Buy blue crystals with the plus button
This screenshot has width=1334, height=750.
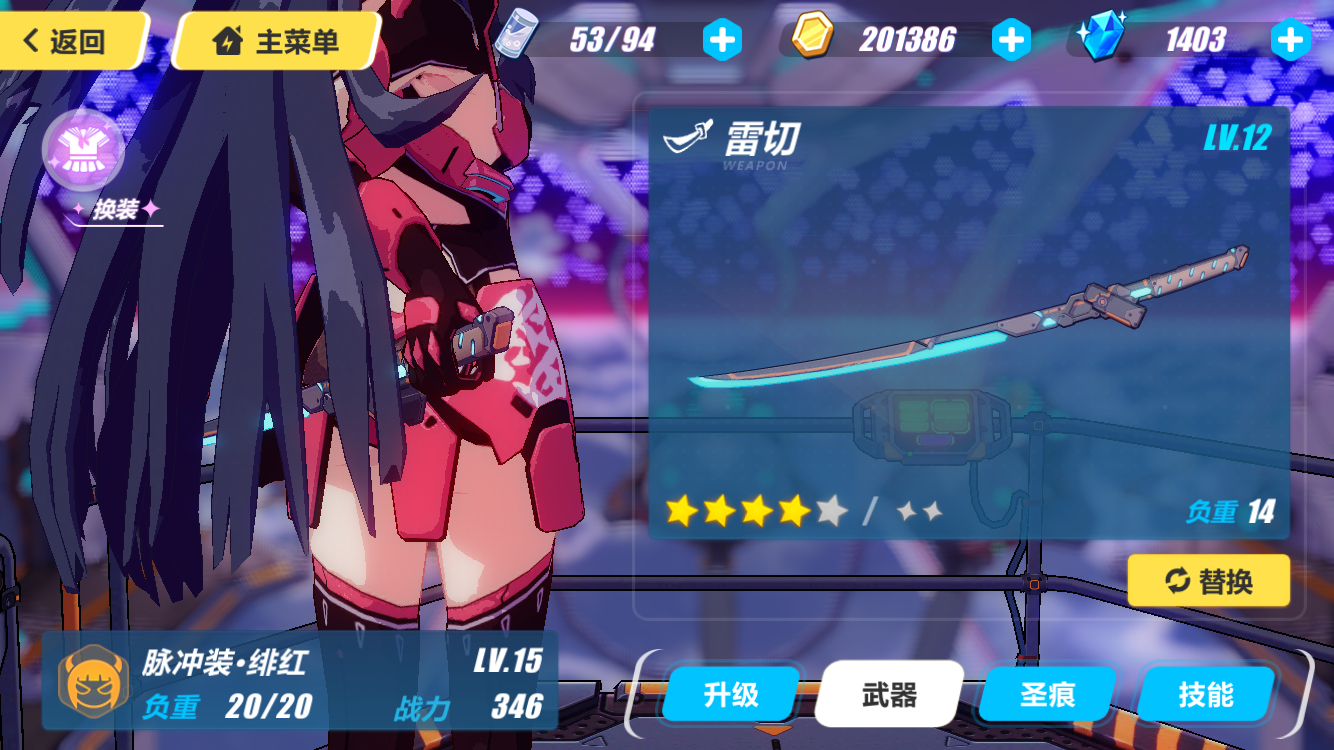pyautogui.click(x=1289, y=40)
